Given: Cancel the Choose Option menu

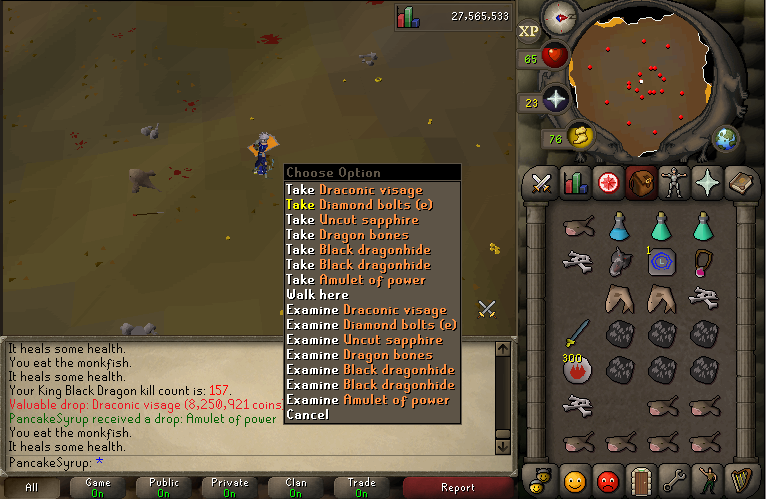Looking at the screenshot, I should (307, 415).
